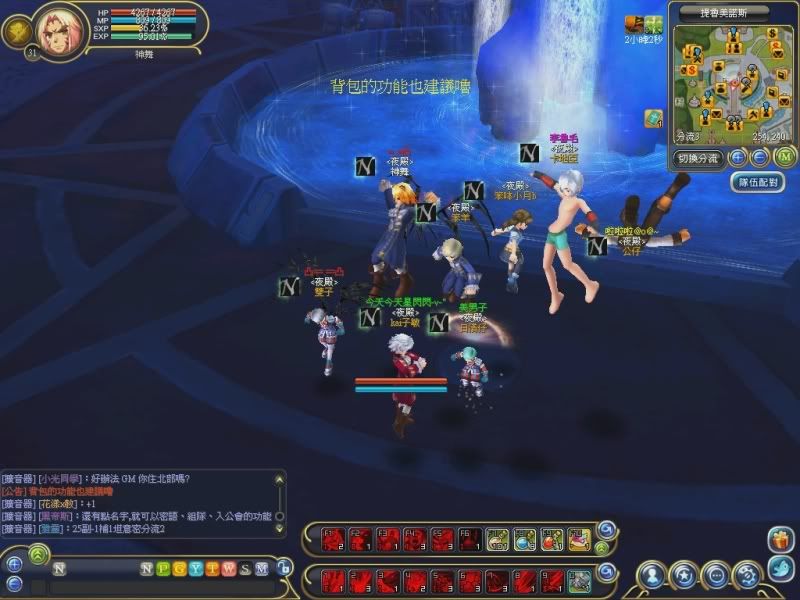Zoom in the minimap with plus button
800x600 pixels.
[738, 157]
